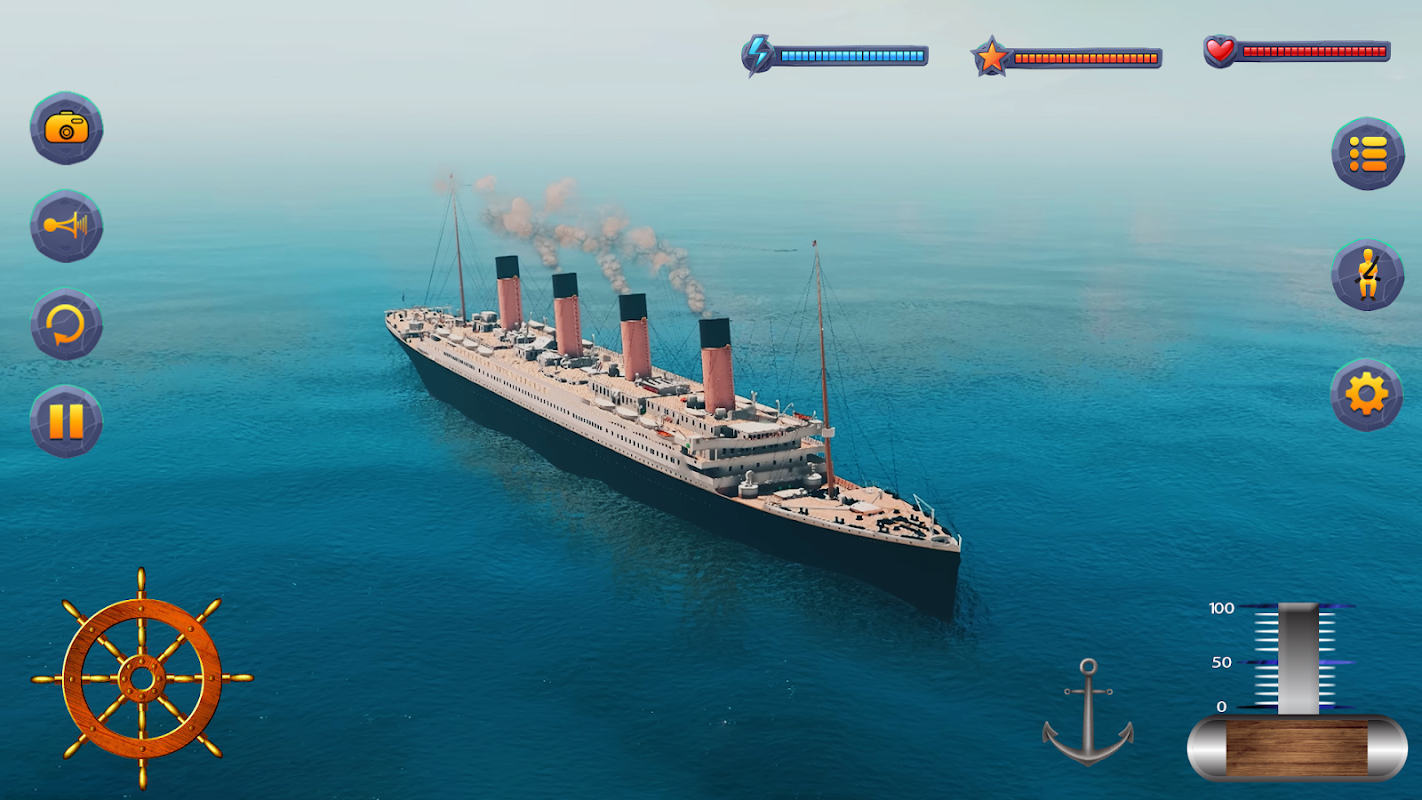
Task: Click the circular arrow reset button
Action: (x=67, y=324)
